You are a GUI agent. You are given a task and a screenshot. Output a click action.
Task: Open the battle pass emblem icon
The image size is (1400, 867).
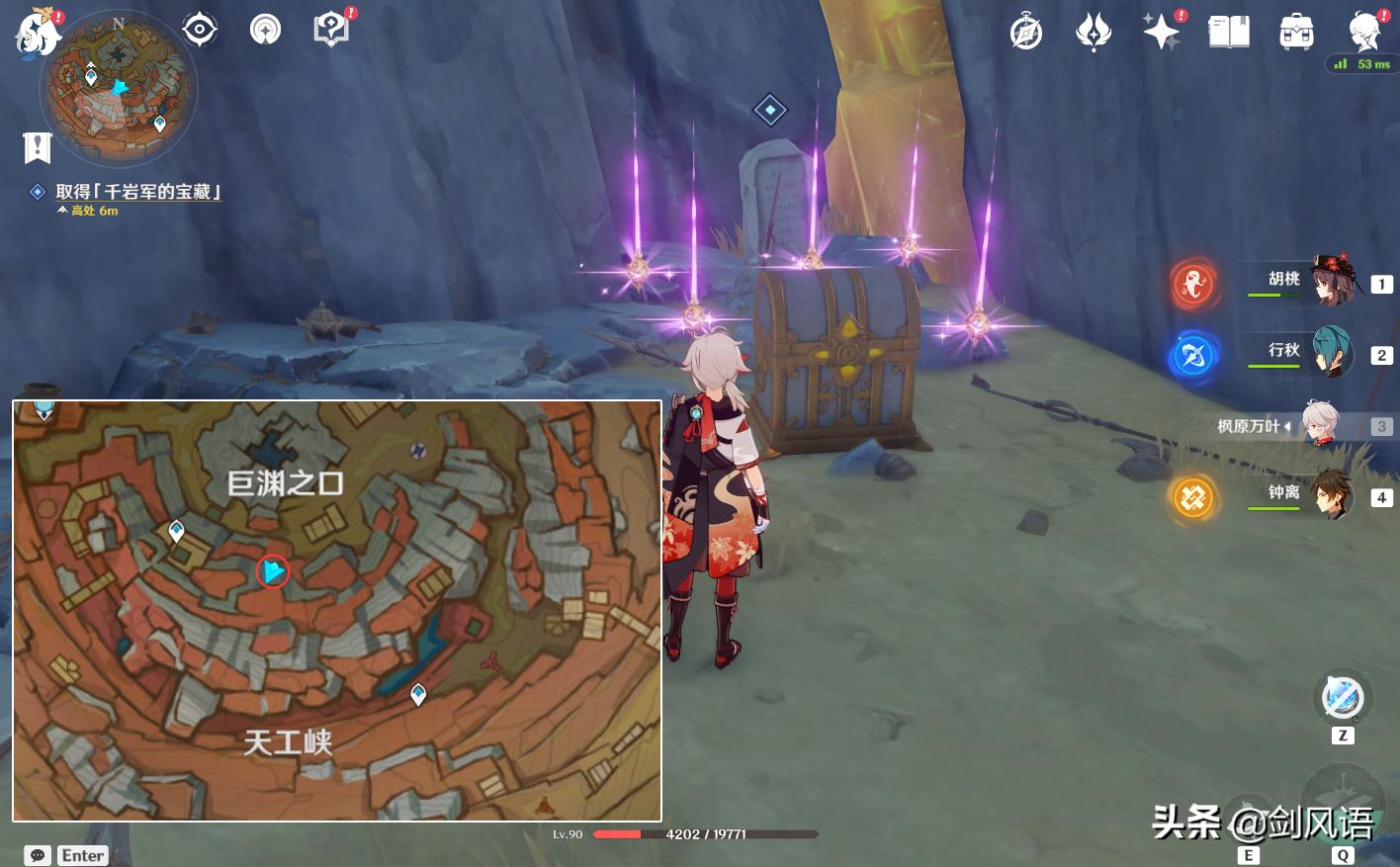click(1094, 33)
